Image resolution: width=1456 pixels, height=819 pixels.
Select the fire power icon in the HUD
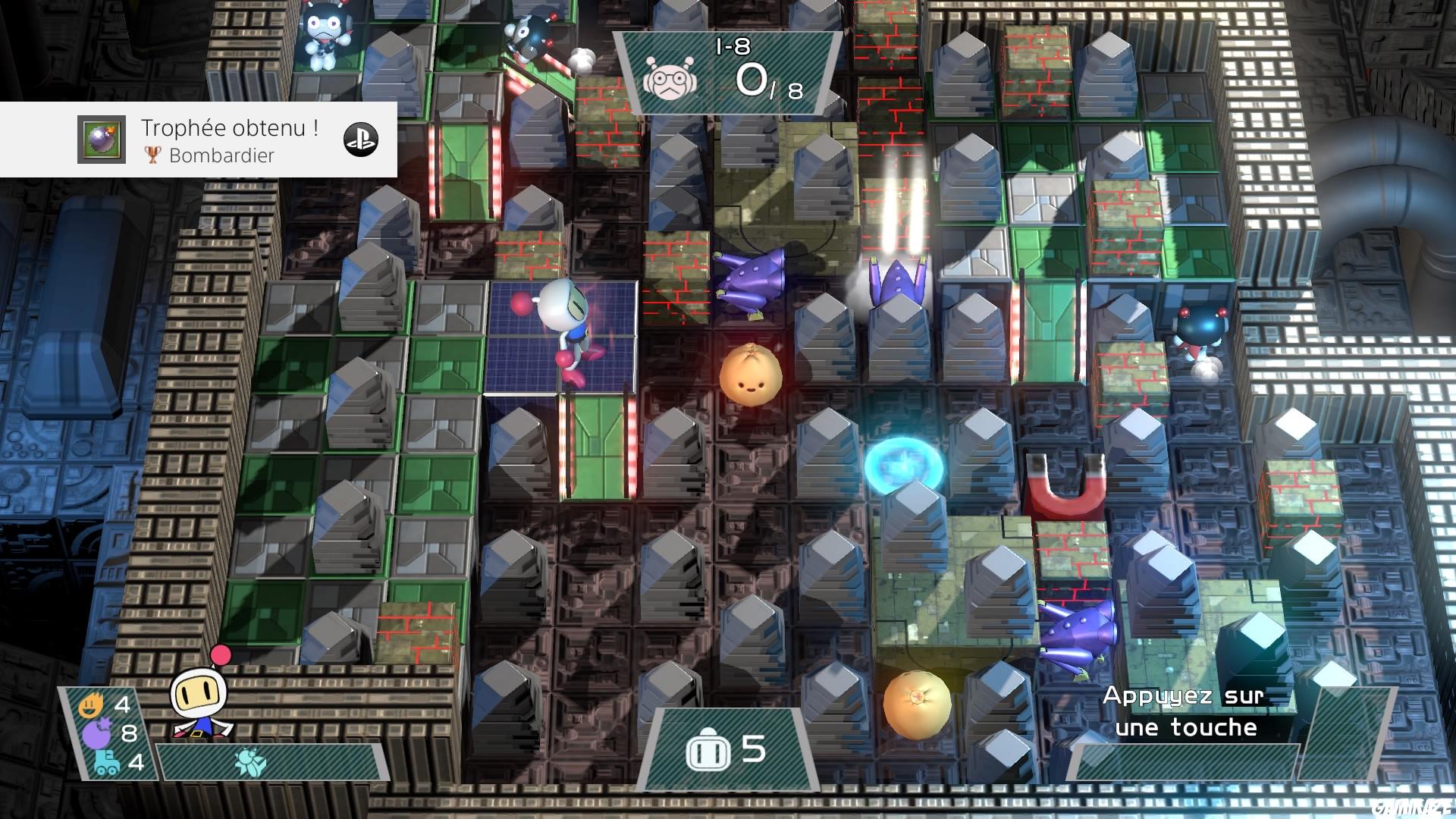[91, 705]
